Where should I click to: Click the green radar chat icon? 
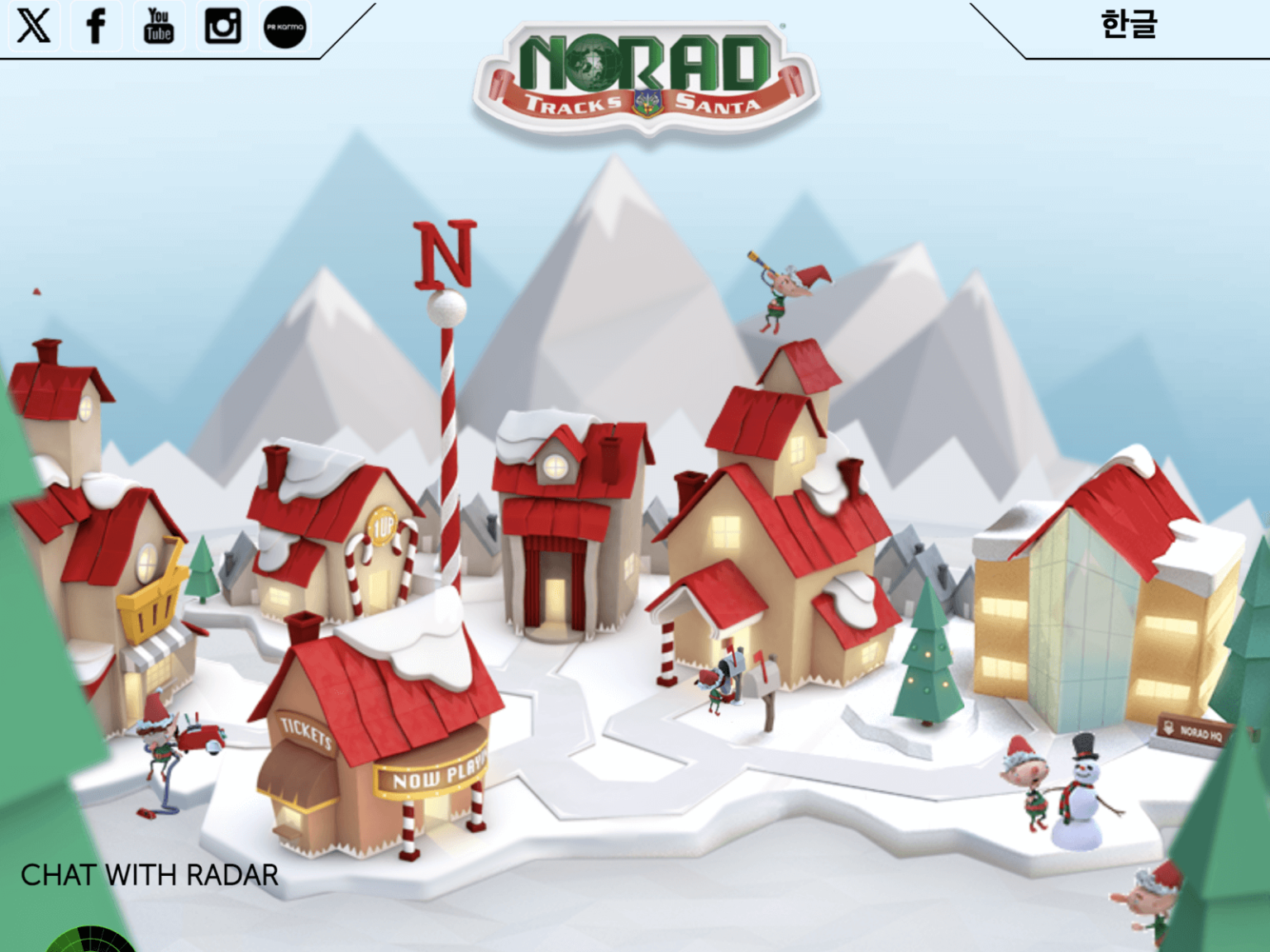point(89,940)
